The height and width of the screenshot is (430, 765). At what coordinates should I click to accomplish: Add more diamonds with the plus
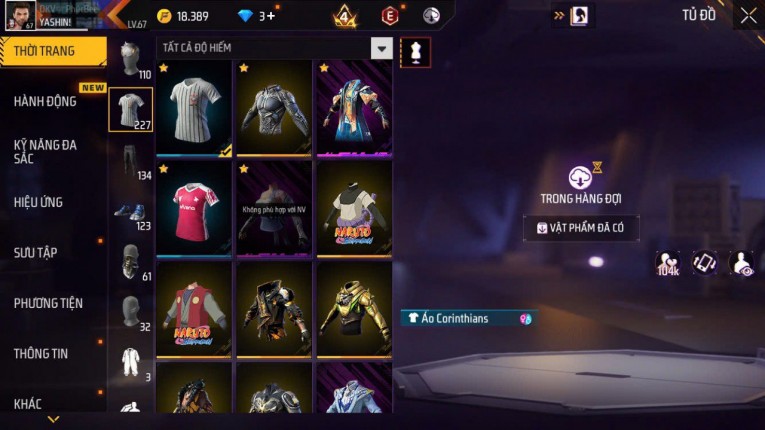(270, 16)
